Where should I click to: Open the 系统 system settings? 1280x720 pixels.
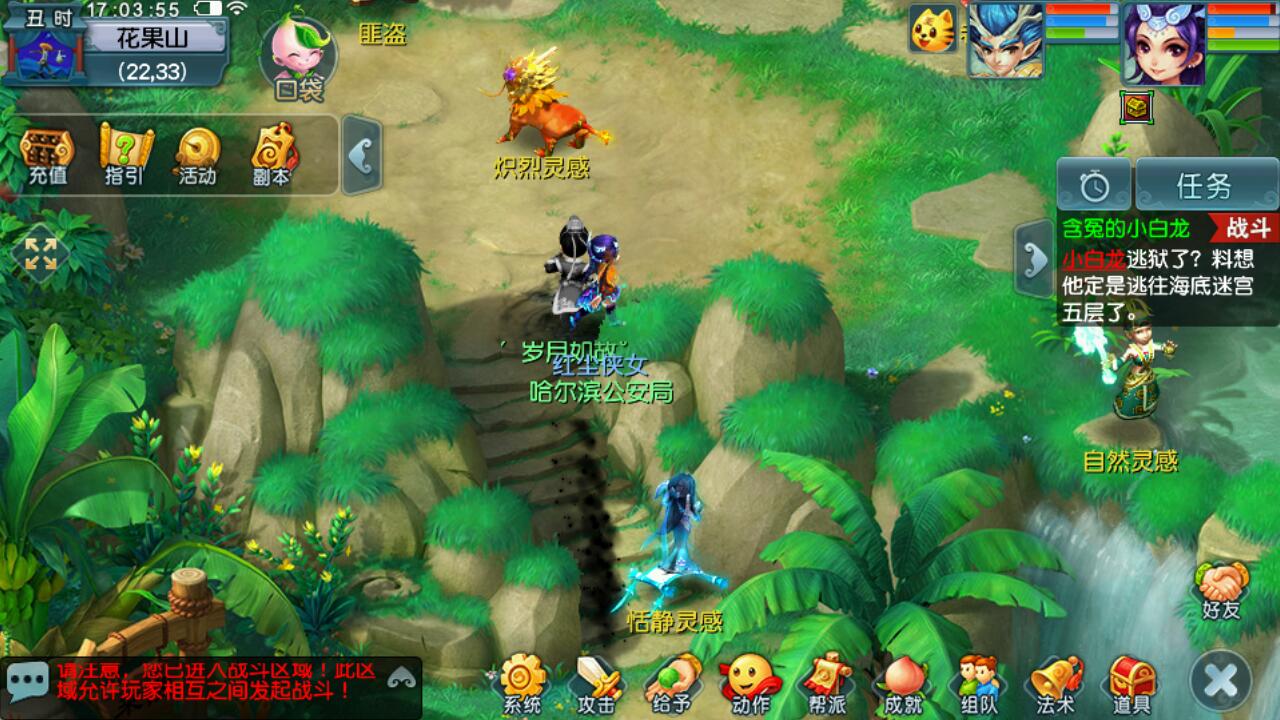(x=522, y=685)
